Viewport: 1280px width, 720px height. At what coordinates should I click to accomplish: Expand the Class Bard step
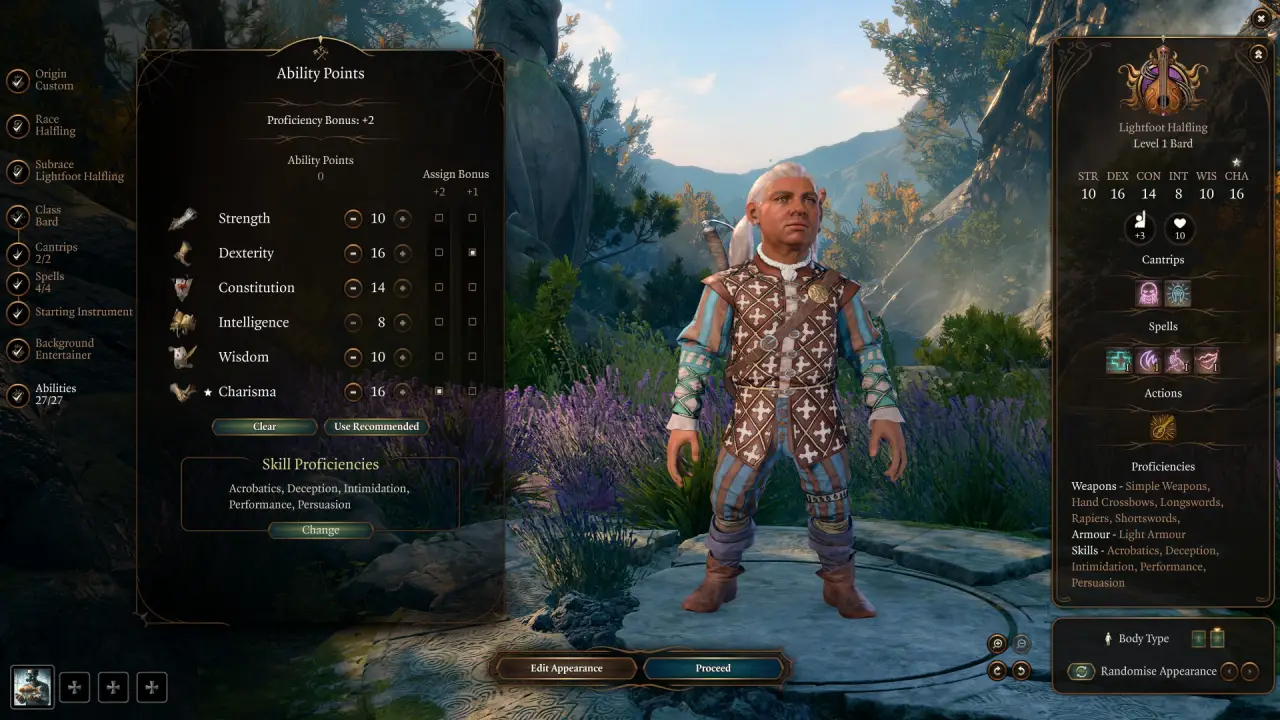pyautogui.click(x=50, y=217)
